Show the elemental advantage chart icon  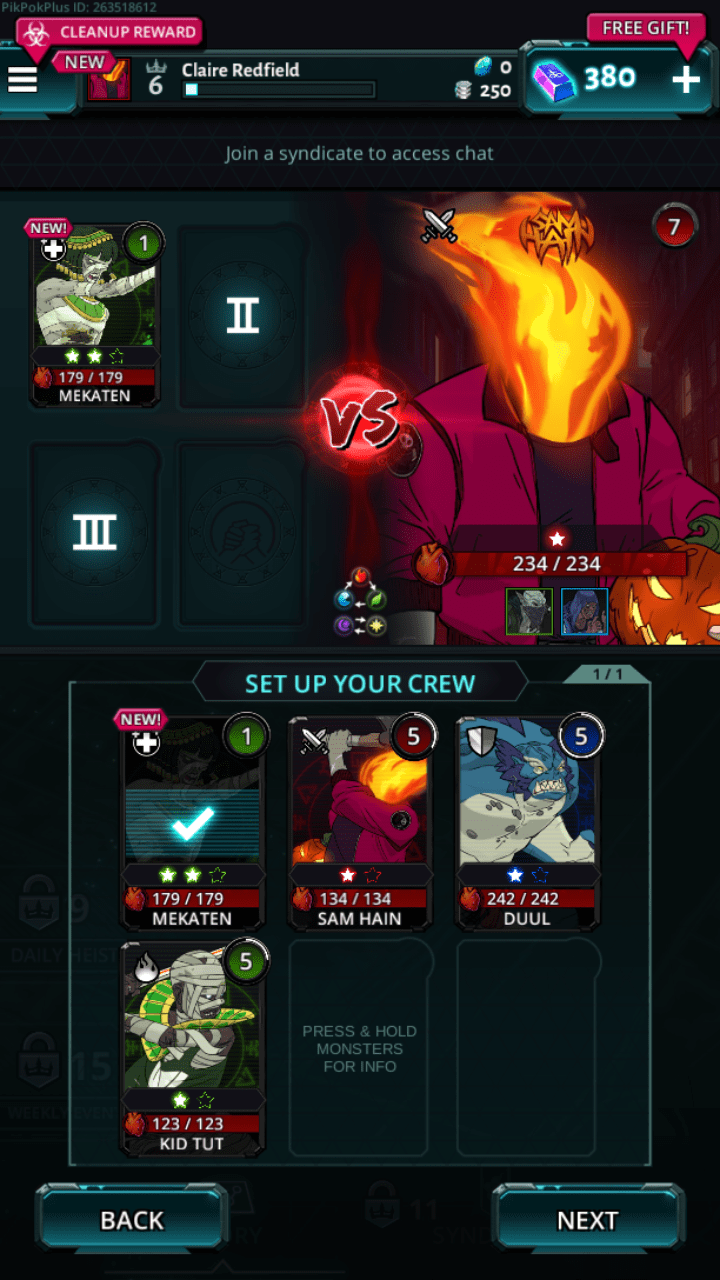tap(360, 601)
